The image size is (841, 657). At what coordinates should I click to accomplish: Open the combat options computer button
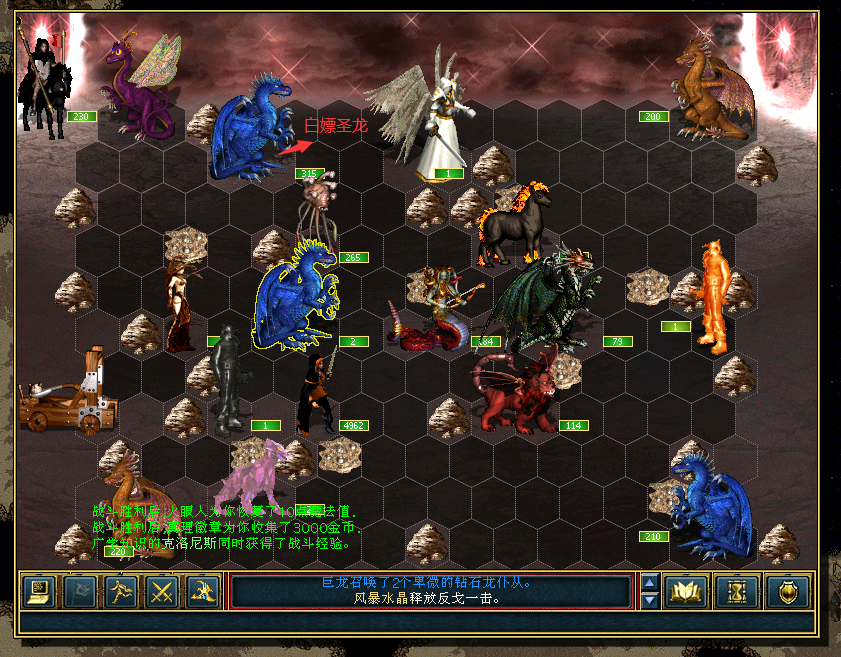39,592
